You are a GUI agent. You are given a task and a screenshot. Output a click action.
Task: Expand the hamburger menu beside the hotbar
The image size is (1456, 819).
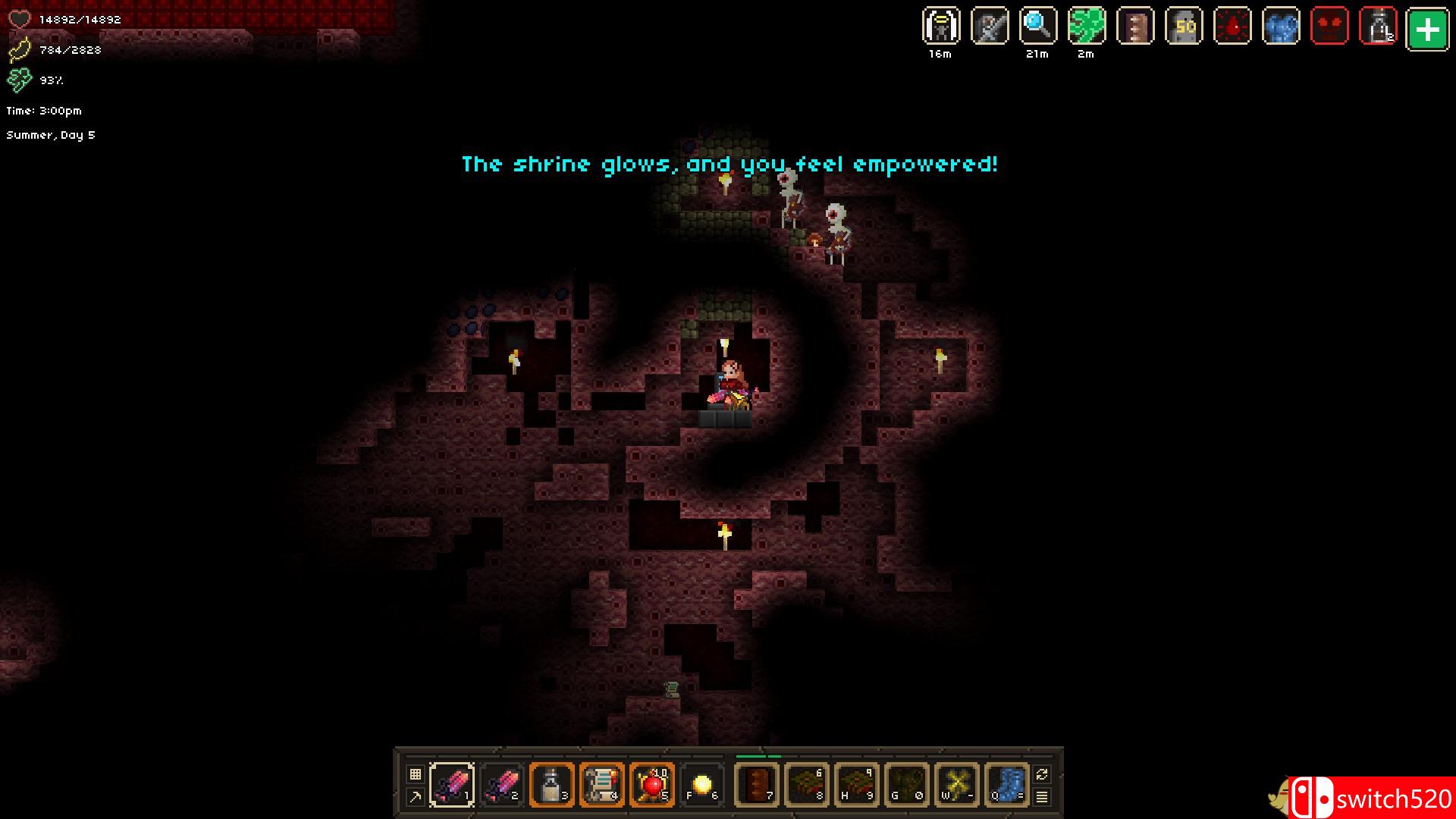coord(1040,797)
